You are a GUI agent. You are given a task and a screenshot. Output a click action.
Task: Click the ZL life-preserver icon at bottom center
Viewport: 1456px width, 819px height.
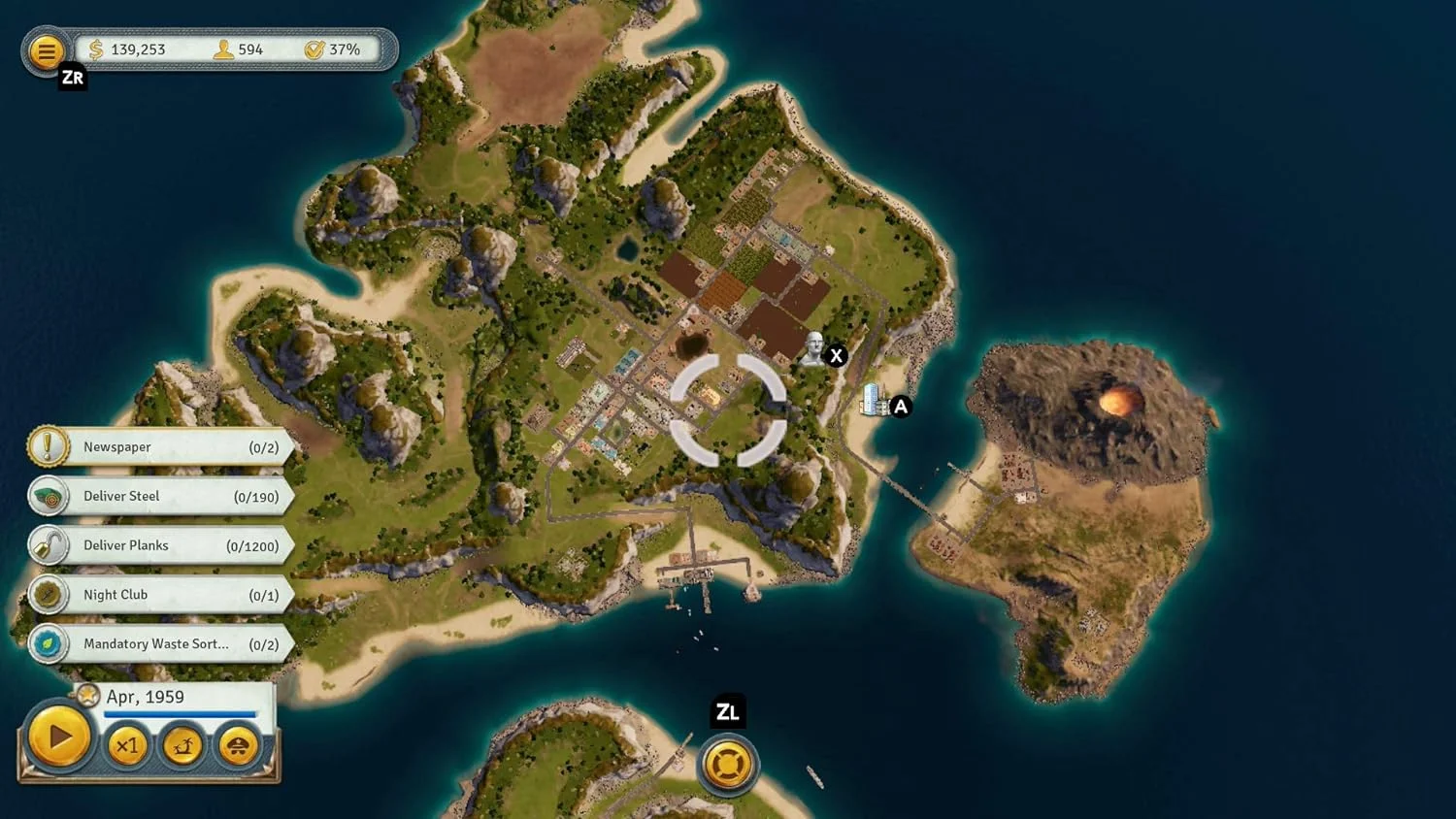click(x=727, y=764)
